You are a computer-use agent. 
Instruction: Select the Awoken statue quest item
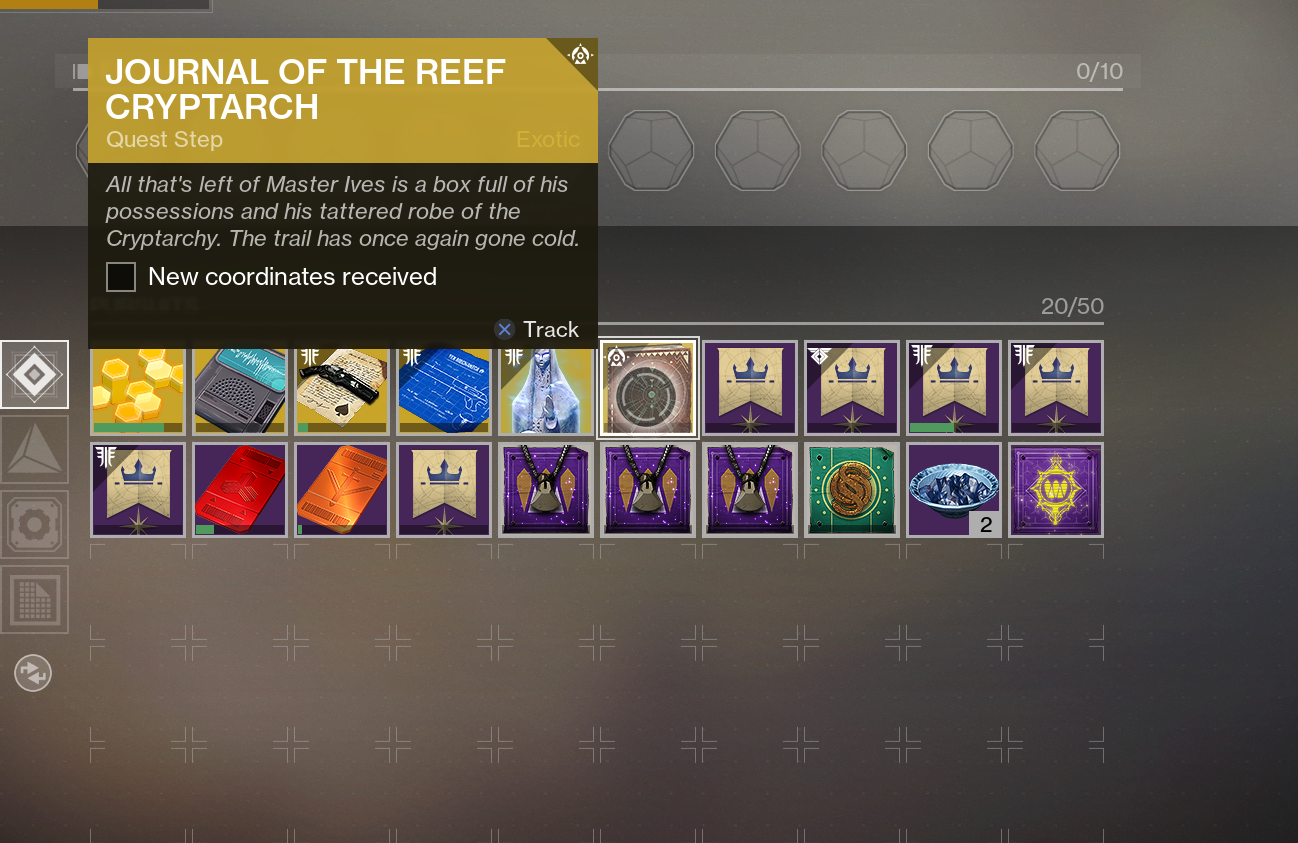coord(545,388)
